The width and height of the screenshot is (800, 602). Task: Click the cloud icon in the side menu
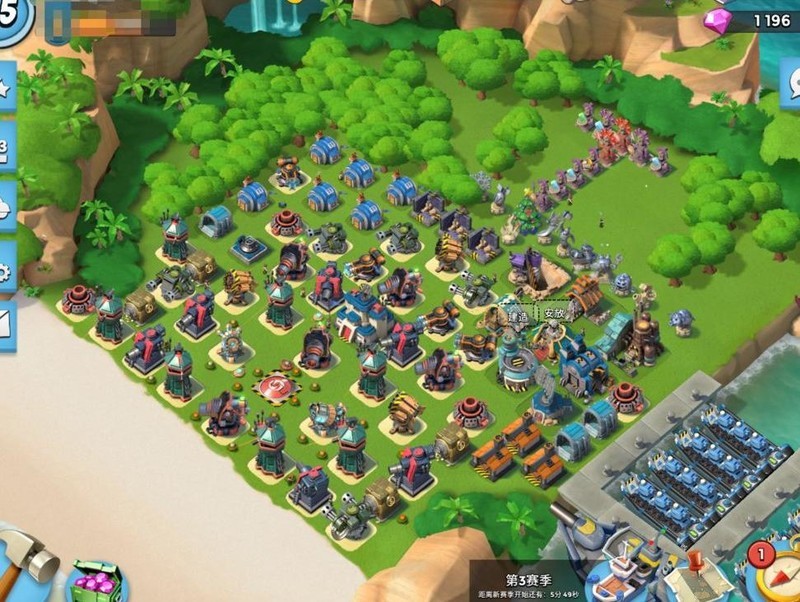click(5, 208)
